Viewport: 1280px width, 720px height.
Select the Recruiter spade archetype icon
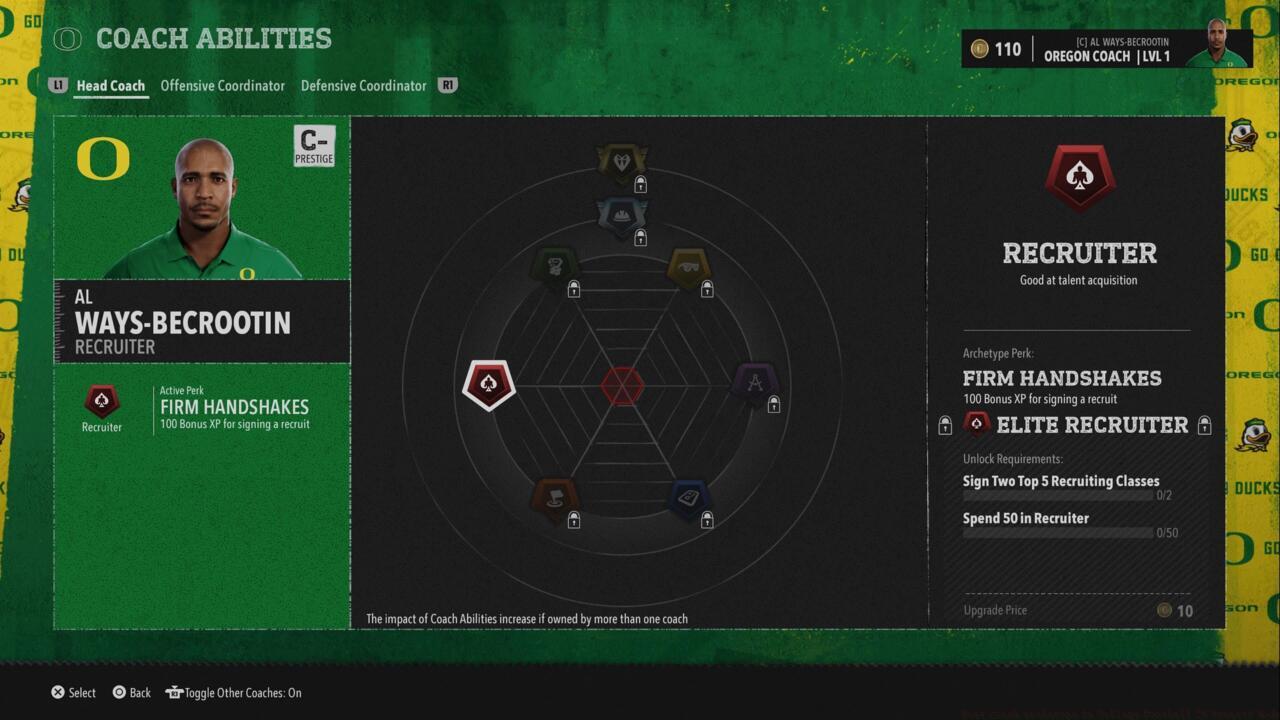487,383
